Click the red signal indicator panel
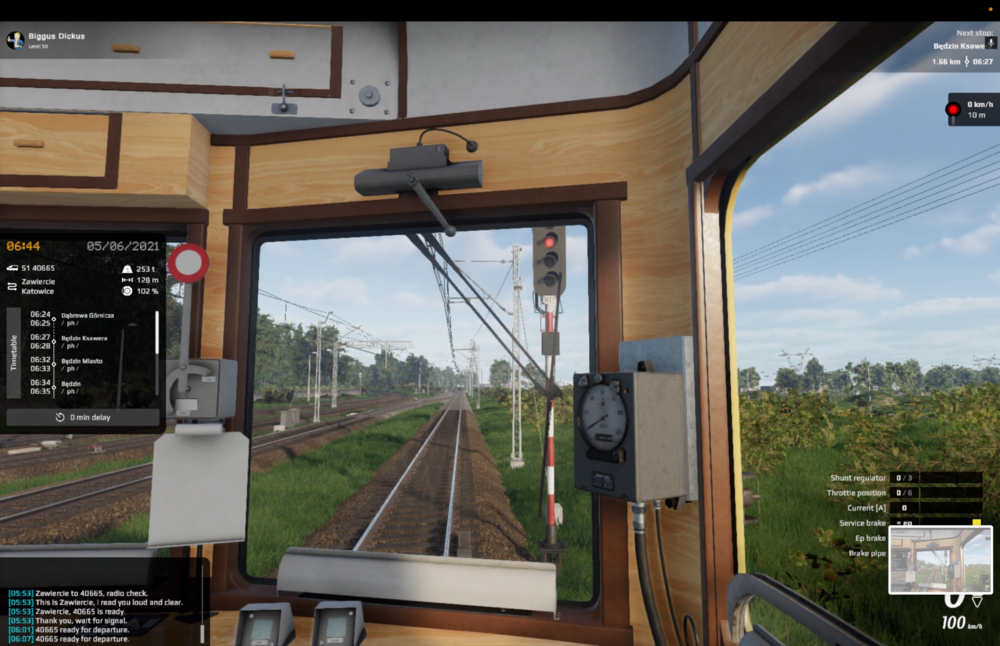The height and width of the screenshot is (646, 1000). pos(970,109)
